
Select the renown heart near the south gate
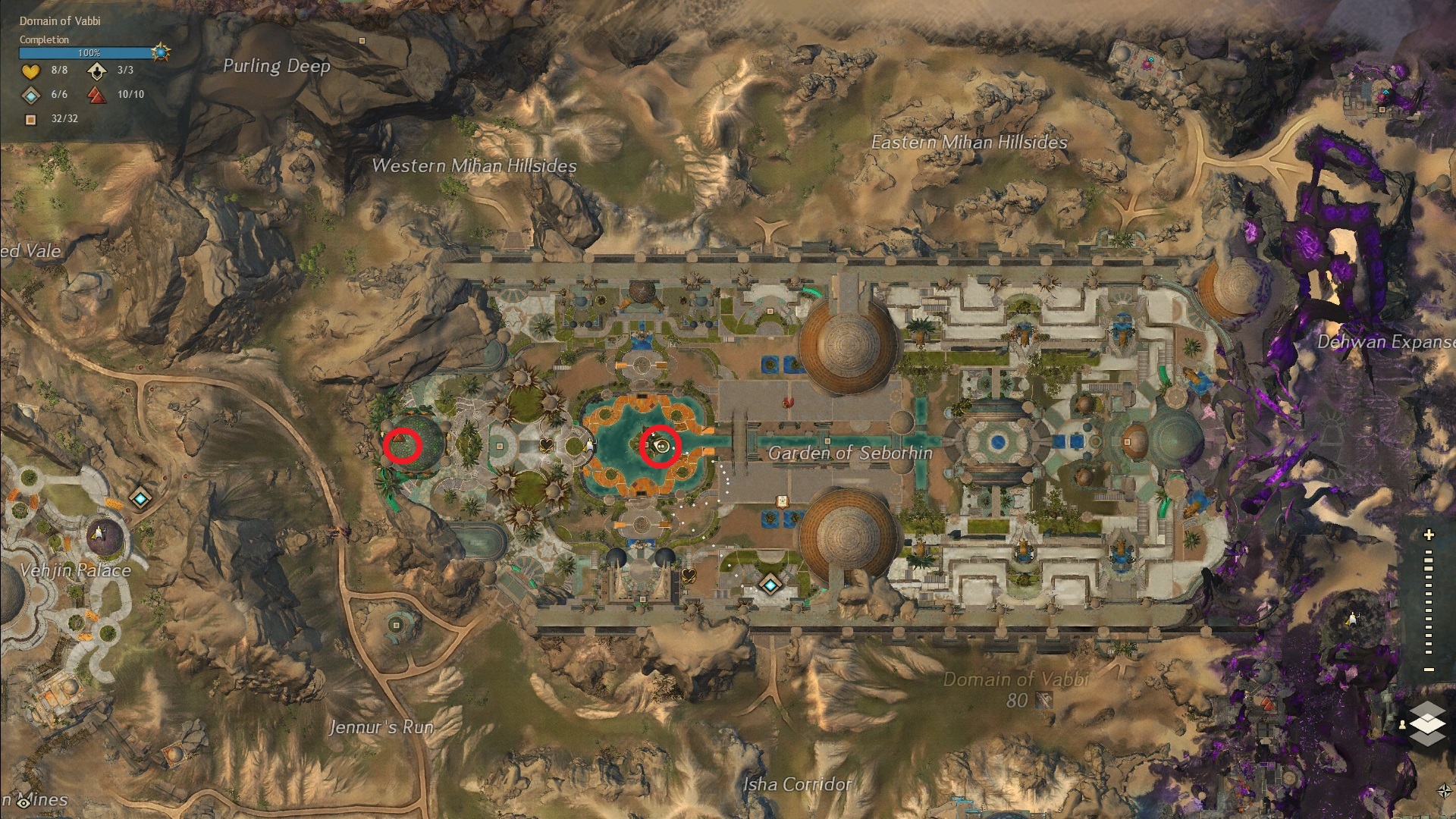pyautogui.click(x=689, y=574)
